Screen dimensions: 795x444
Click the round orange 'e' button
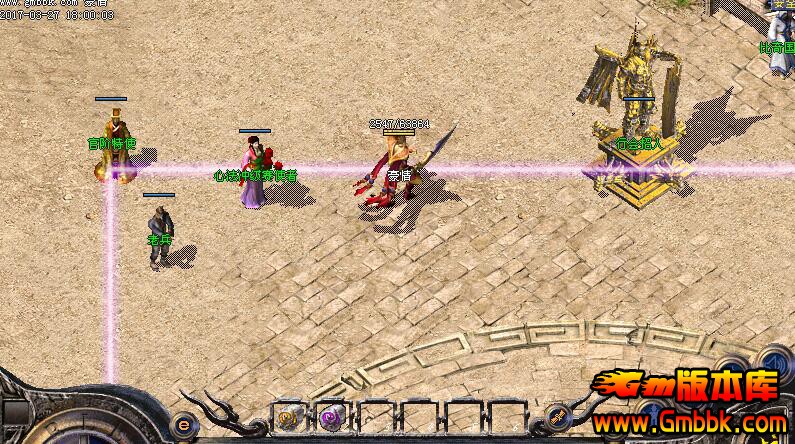[x=183, y=421]
